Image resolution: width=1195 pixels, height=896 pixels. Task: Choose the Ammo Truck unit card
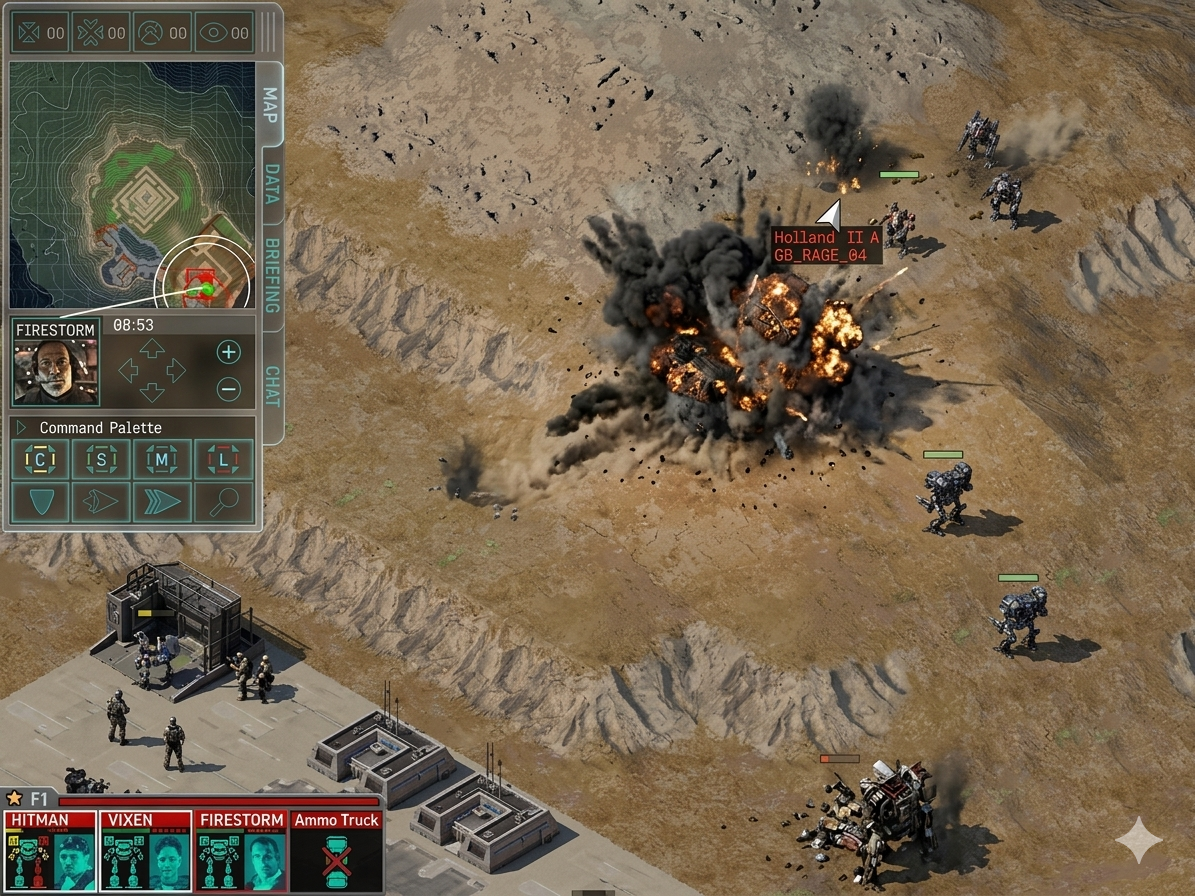[336, 851]
